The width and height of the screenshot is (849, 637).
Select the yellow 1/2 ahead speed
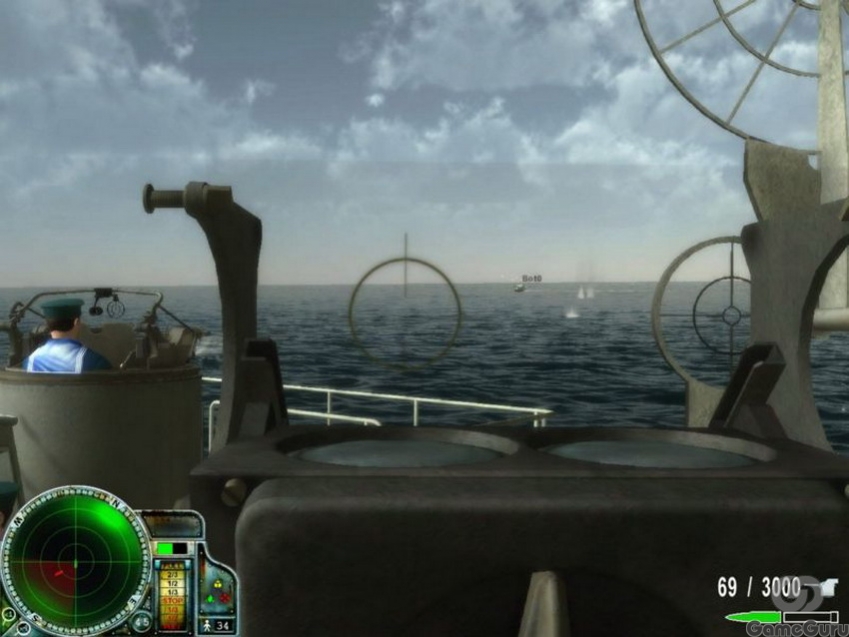pos(172,583)
